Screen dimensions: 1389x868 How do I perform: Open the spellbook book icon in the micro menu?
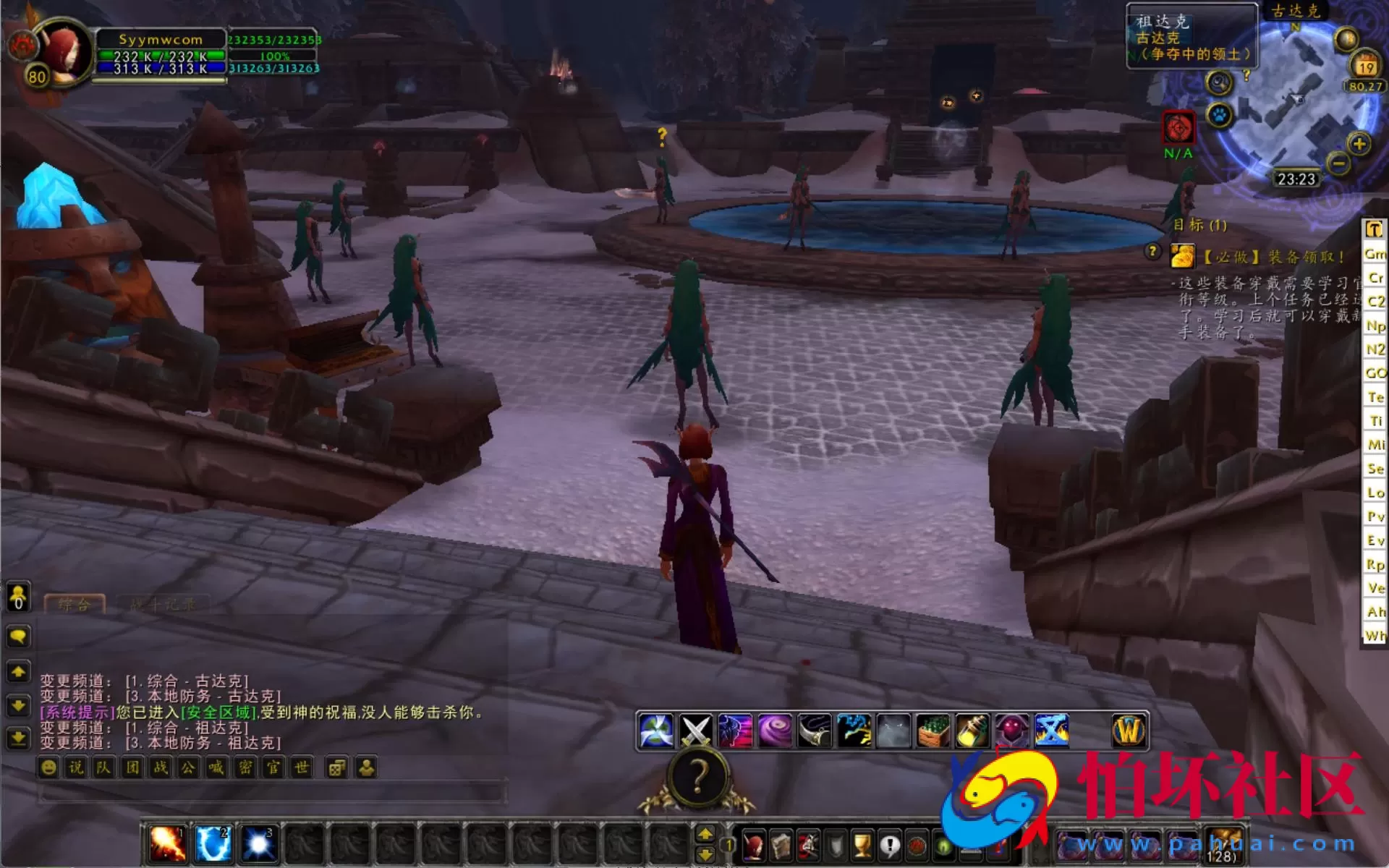[782, 845]
